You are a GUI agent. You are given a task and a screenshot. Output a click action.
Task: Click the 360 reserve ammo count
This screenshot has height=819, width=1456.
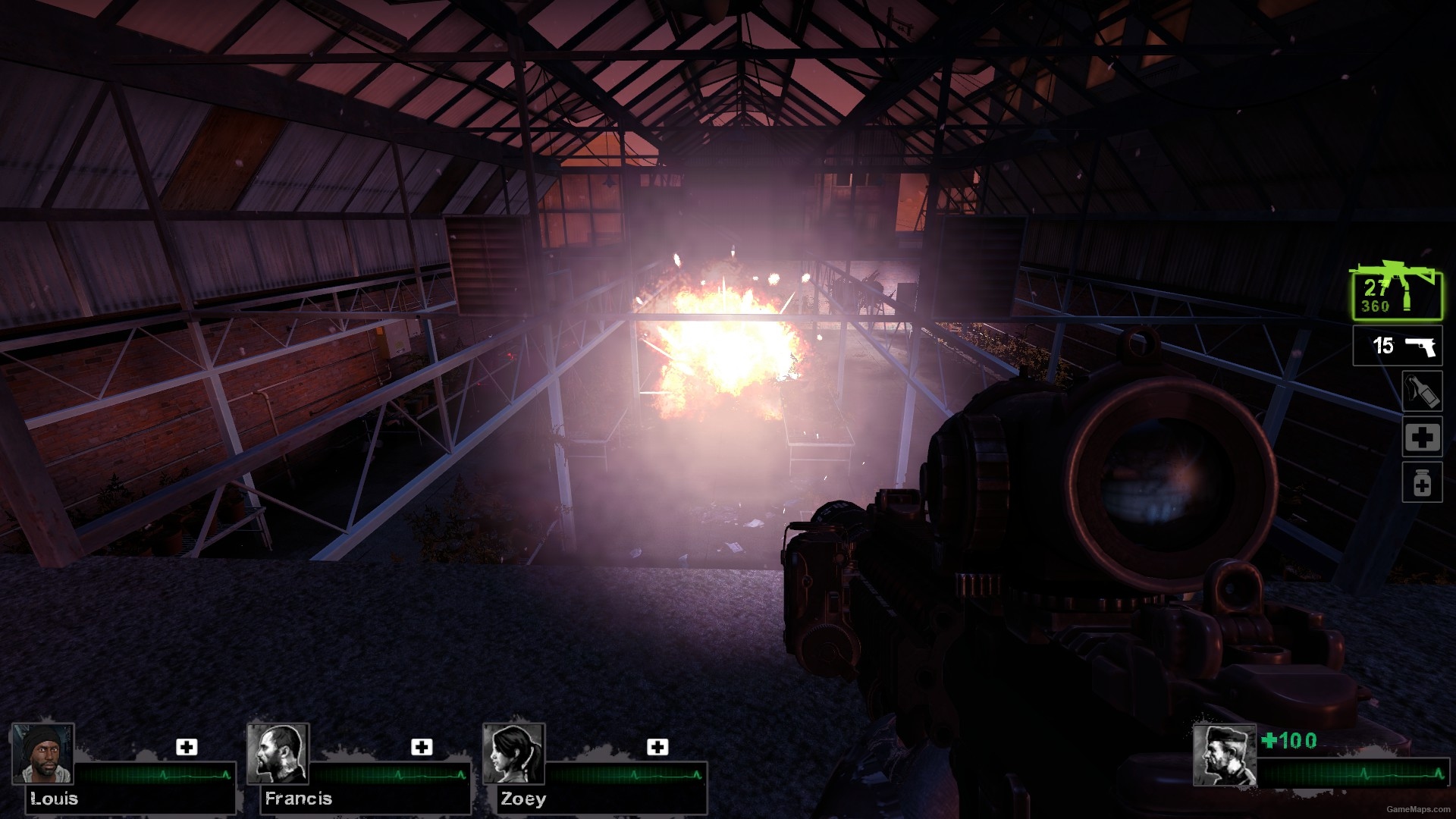[1374, 306]
